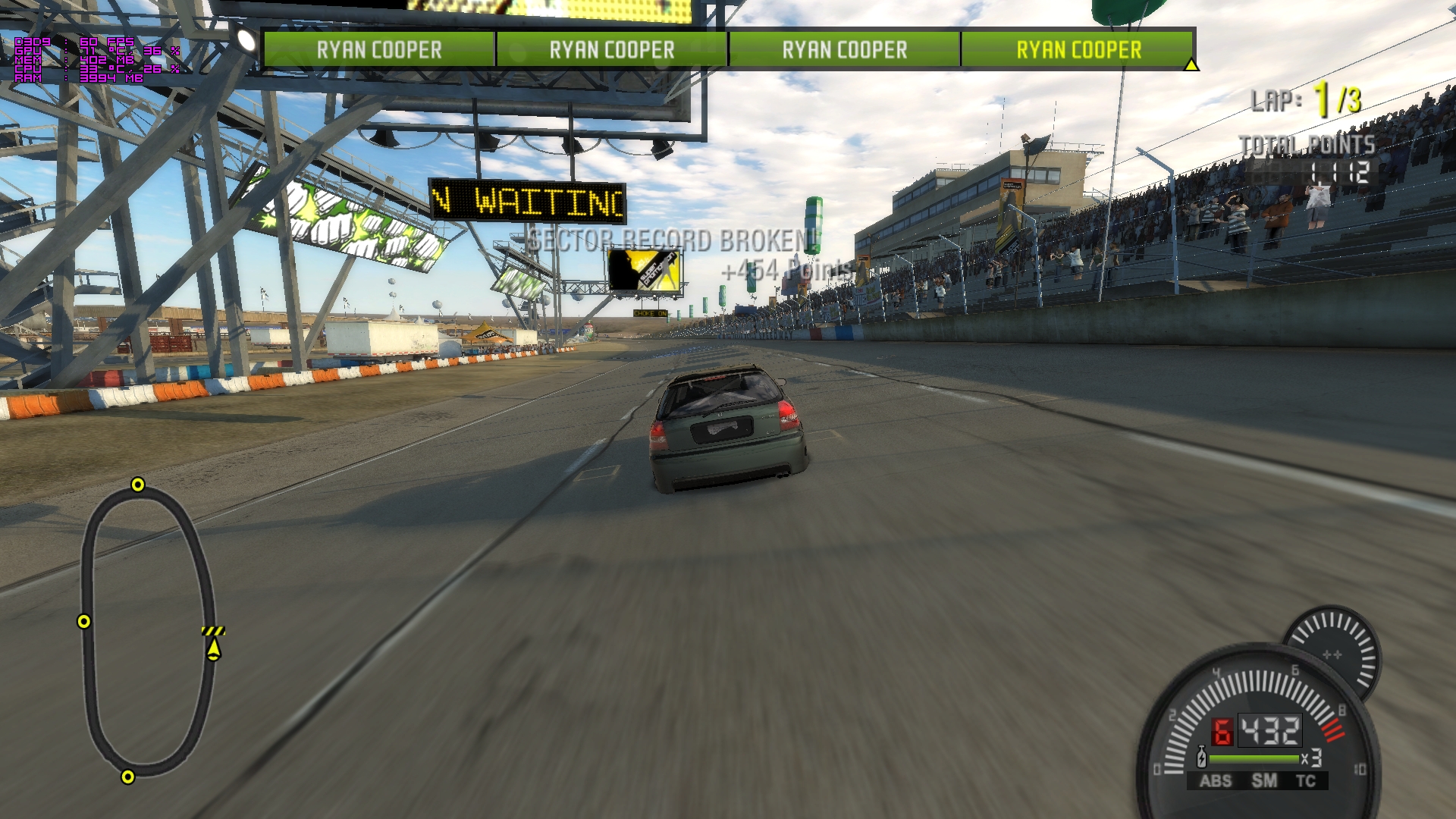
Task: Click the nitrous bottle icon
Action: click(x=1201, y=758)
